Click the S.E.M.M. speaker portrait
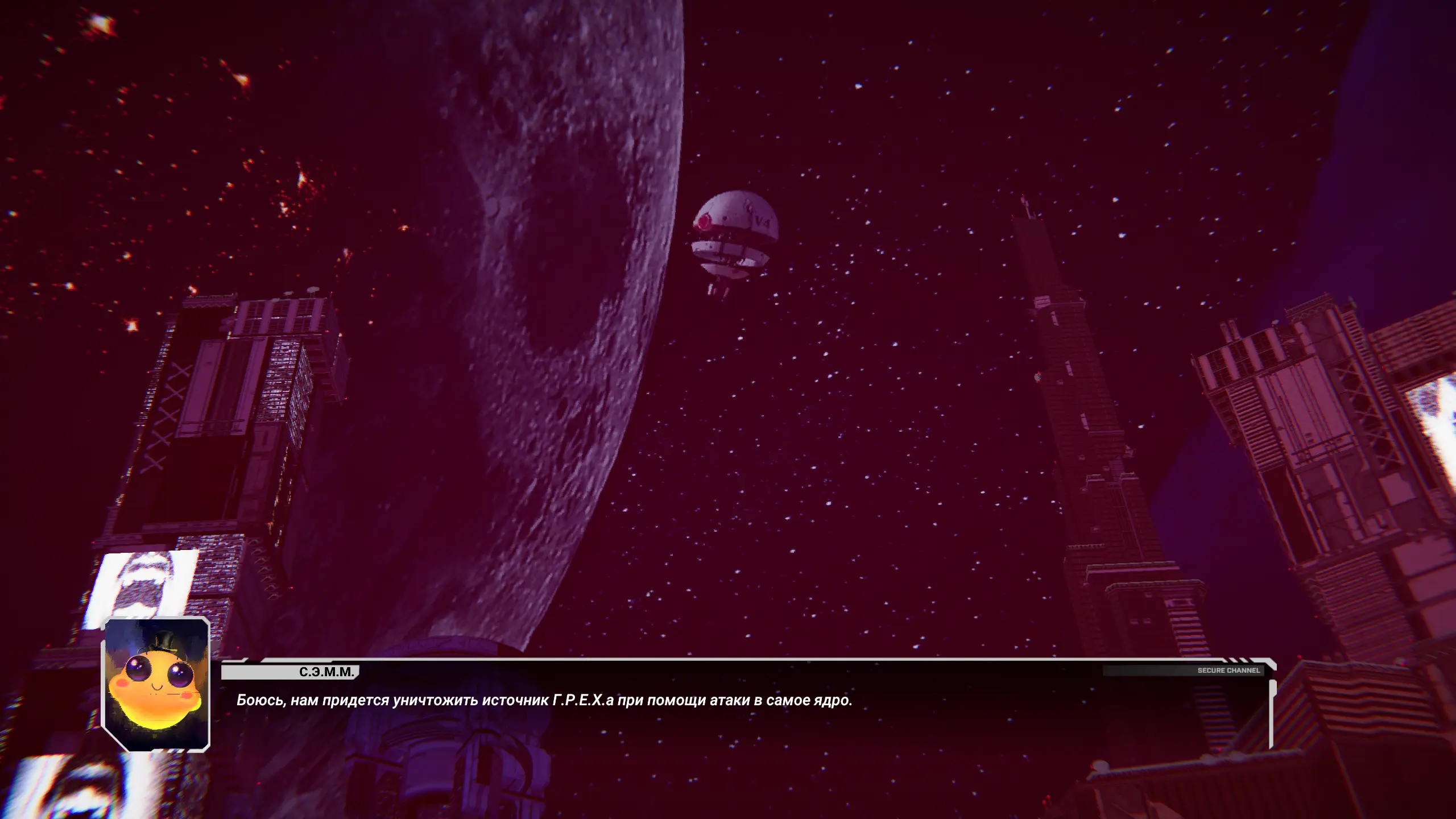This screenshot has height=819, width=1456. tap(156, 684)
